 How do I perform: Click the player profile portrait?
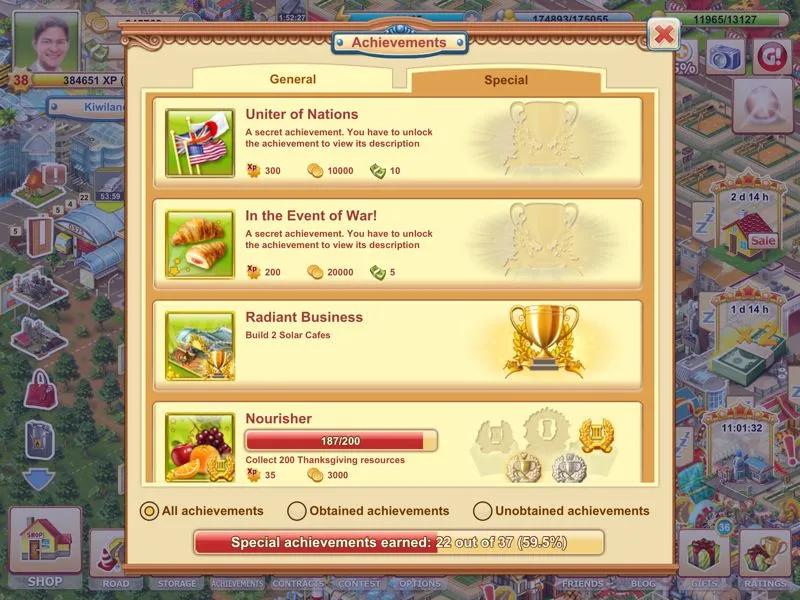48,40
